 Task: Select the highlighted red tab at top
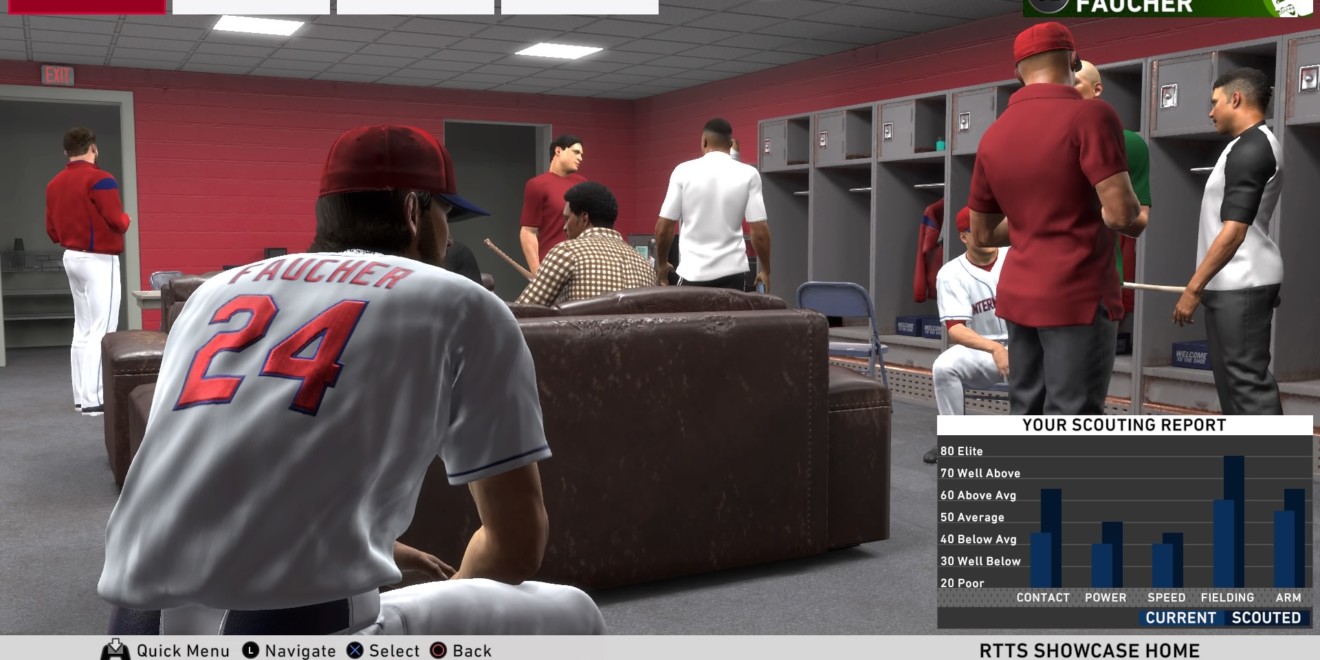coord(86,6)
